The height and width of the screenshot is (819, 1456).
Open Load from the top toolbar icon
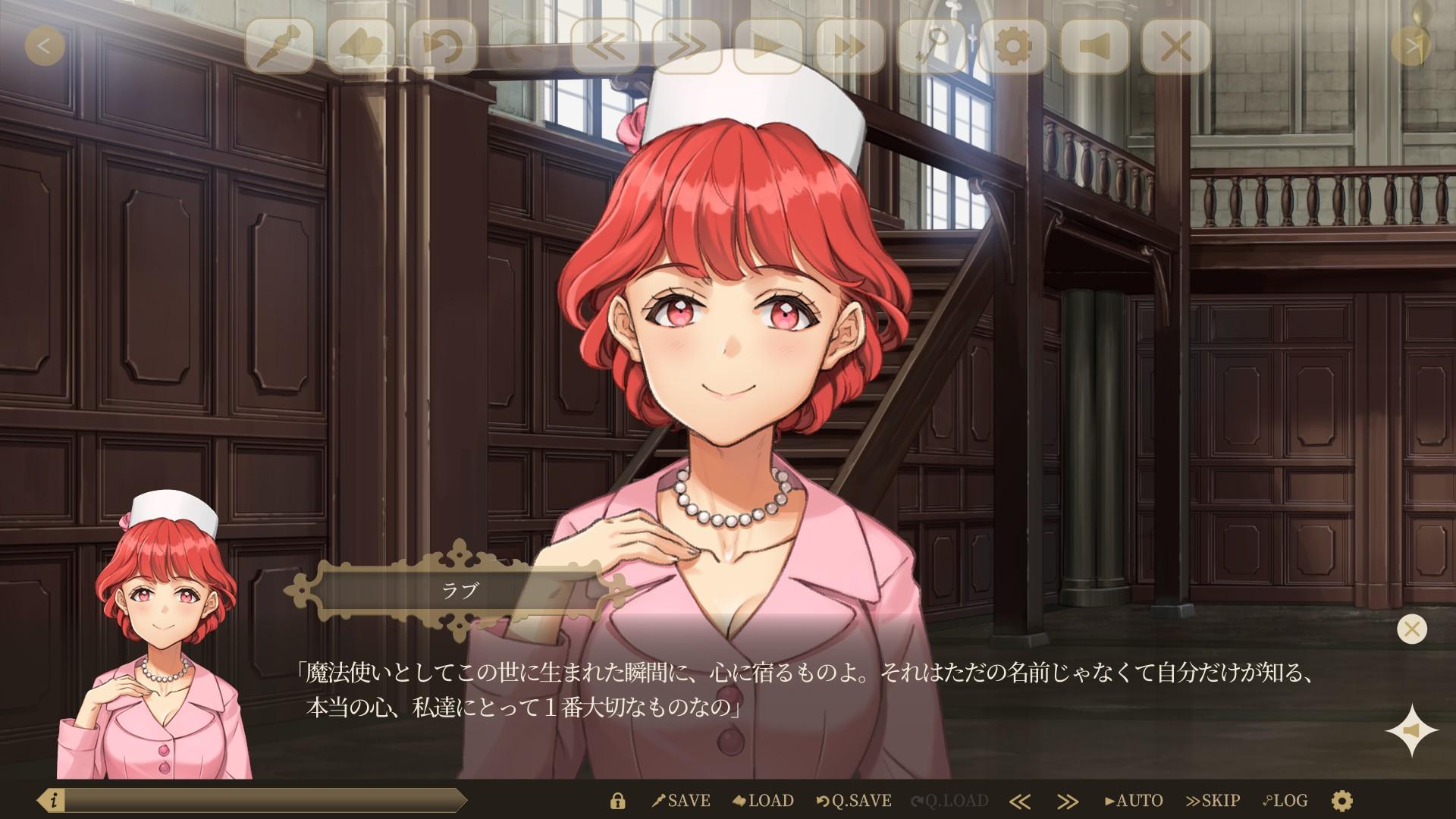pyautogui.click(x=364, y=47)
